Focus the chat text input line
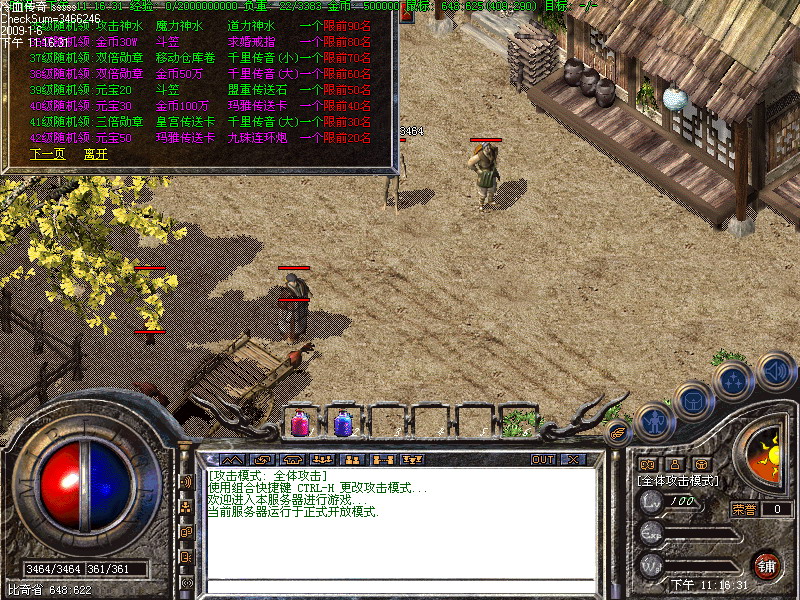 pyautogui.click(x=400, y=585)
